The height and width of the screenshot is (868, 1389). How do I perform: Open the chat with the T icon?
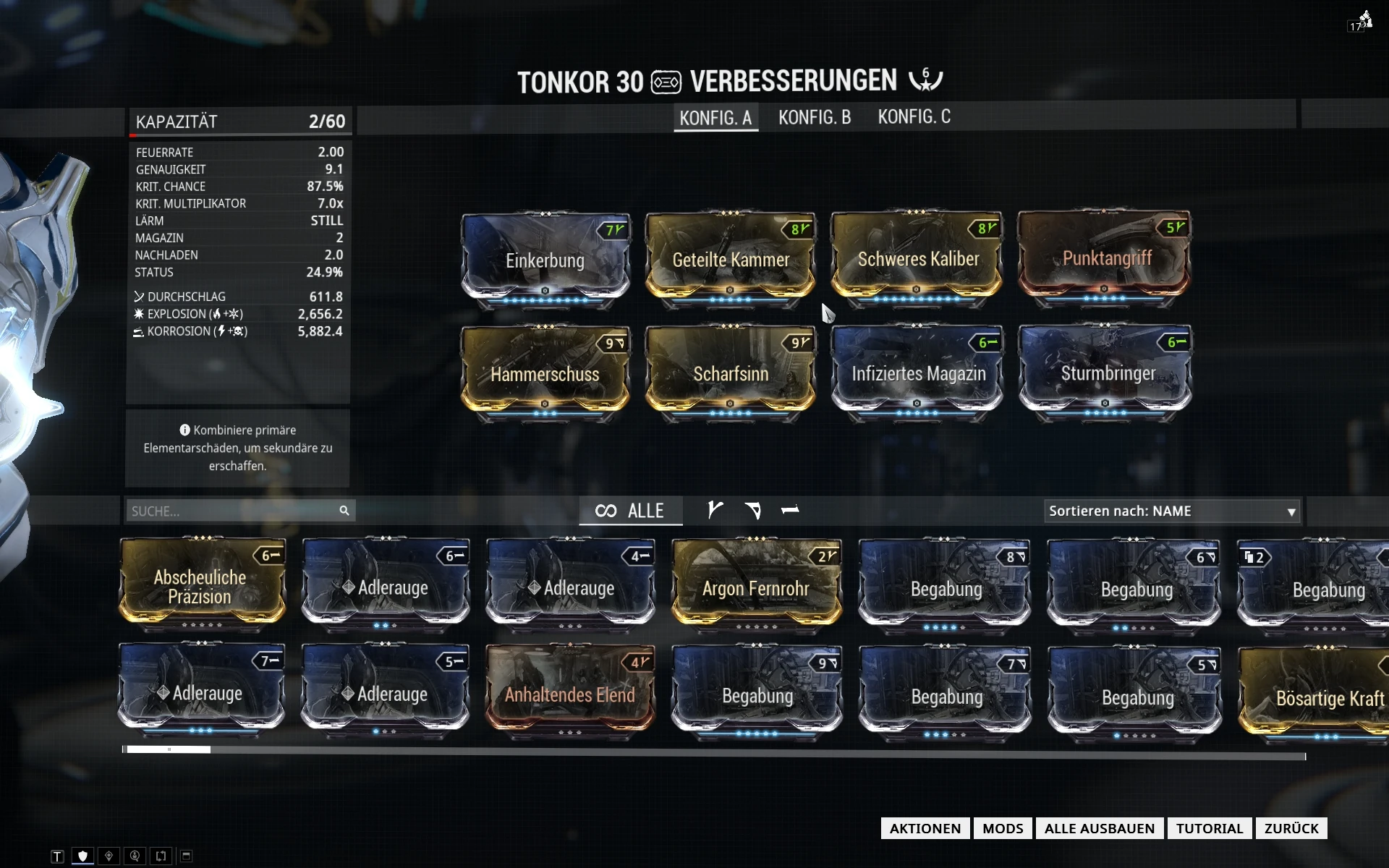[x=58, y=856]
